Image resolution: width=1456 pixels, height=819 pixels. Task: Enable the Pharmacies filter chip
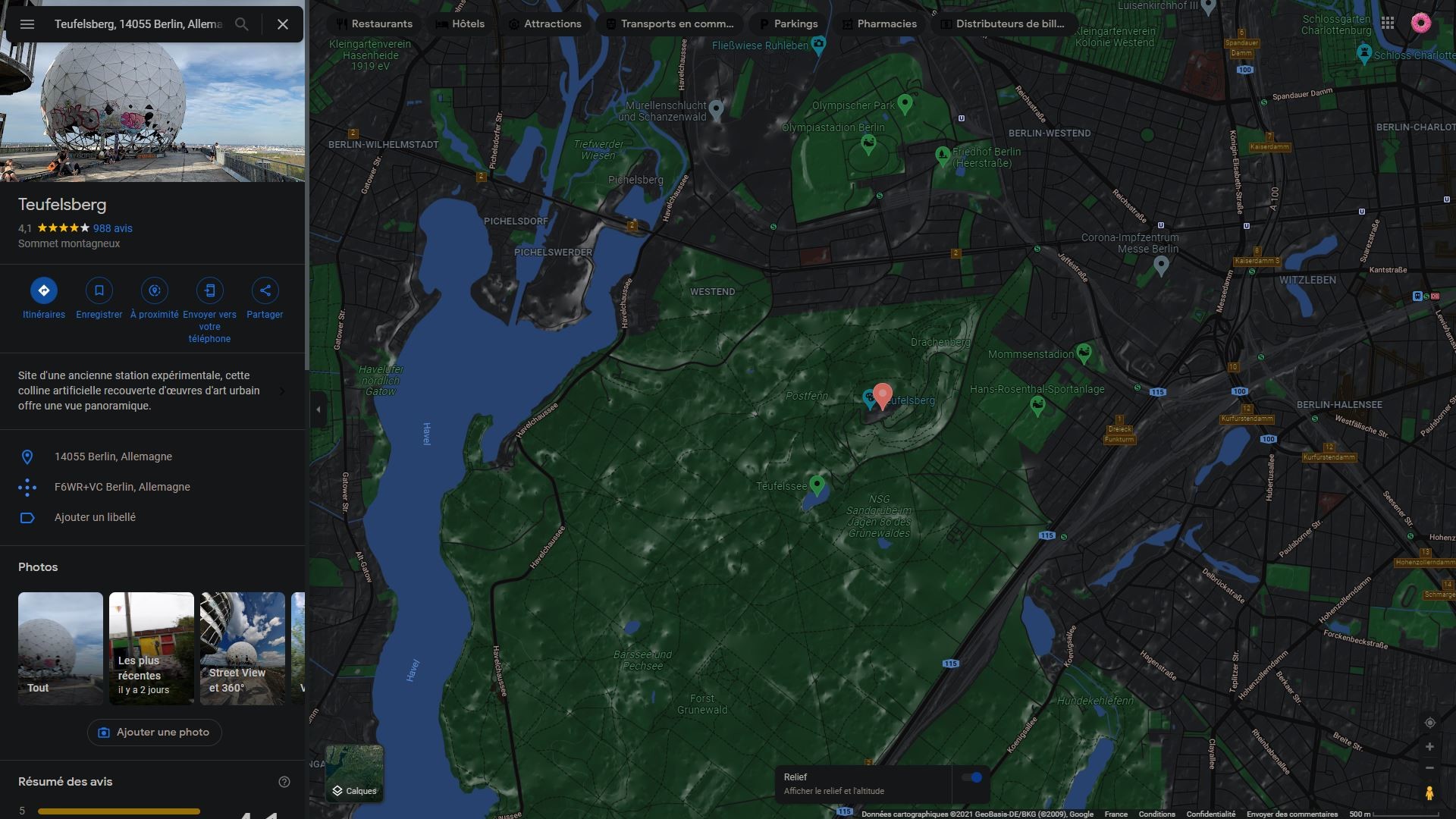(880, 24)
